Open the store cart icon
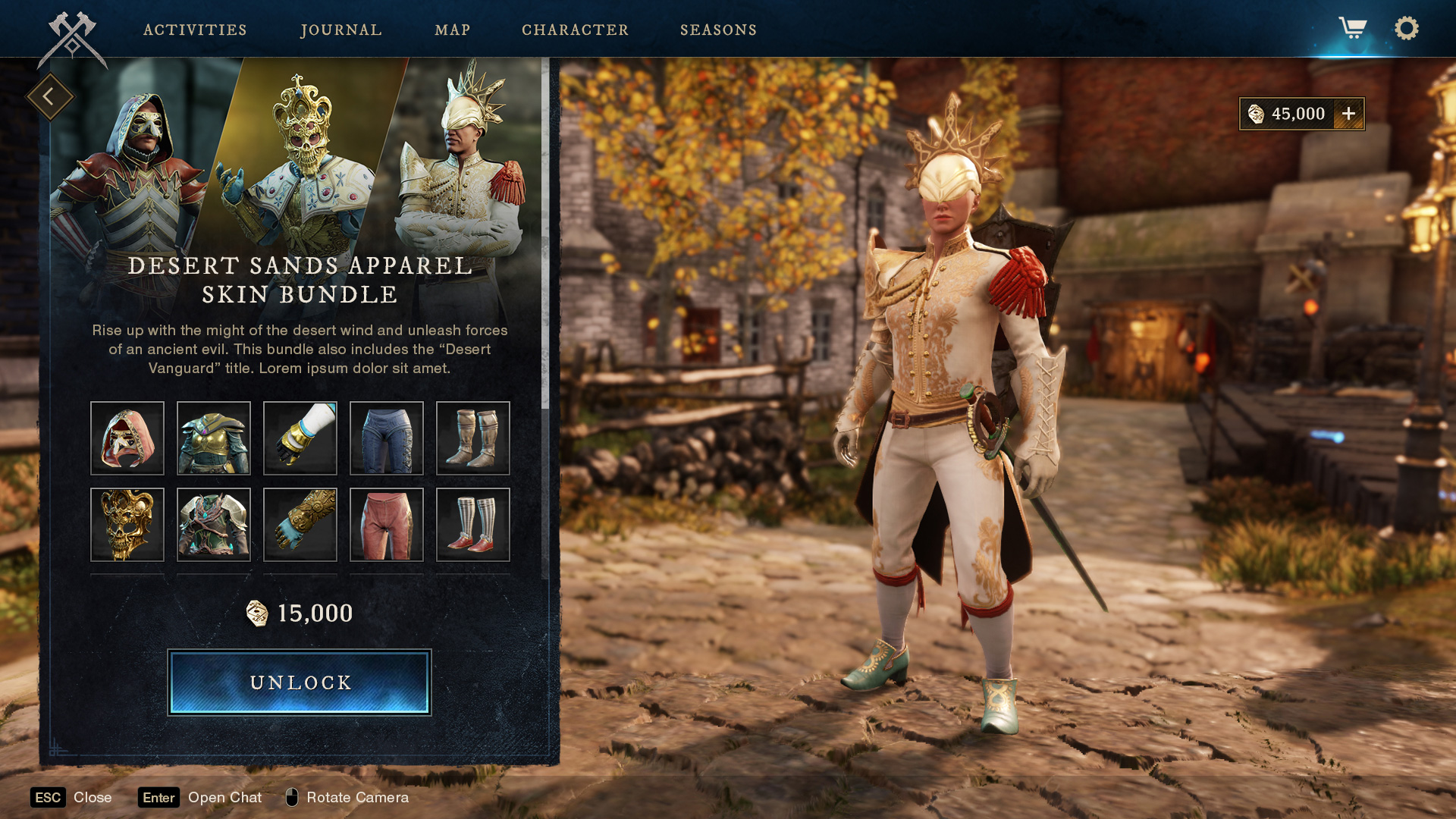Screen dimensions: 1456x819 coord(1352,29)
